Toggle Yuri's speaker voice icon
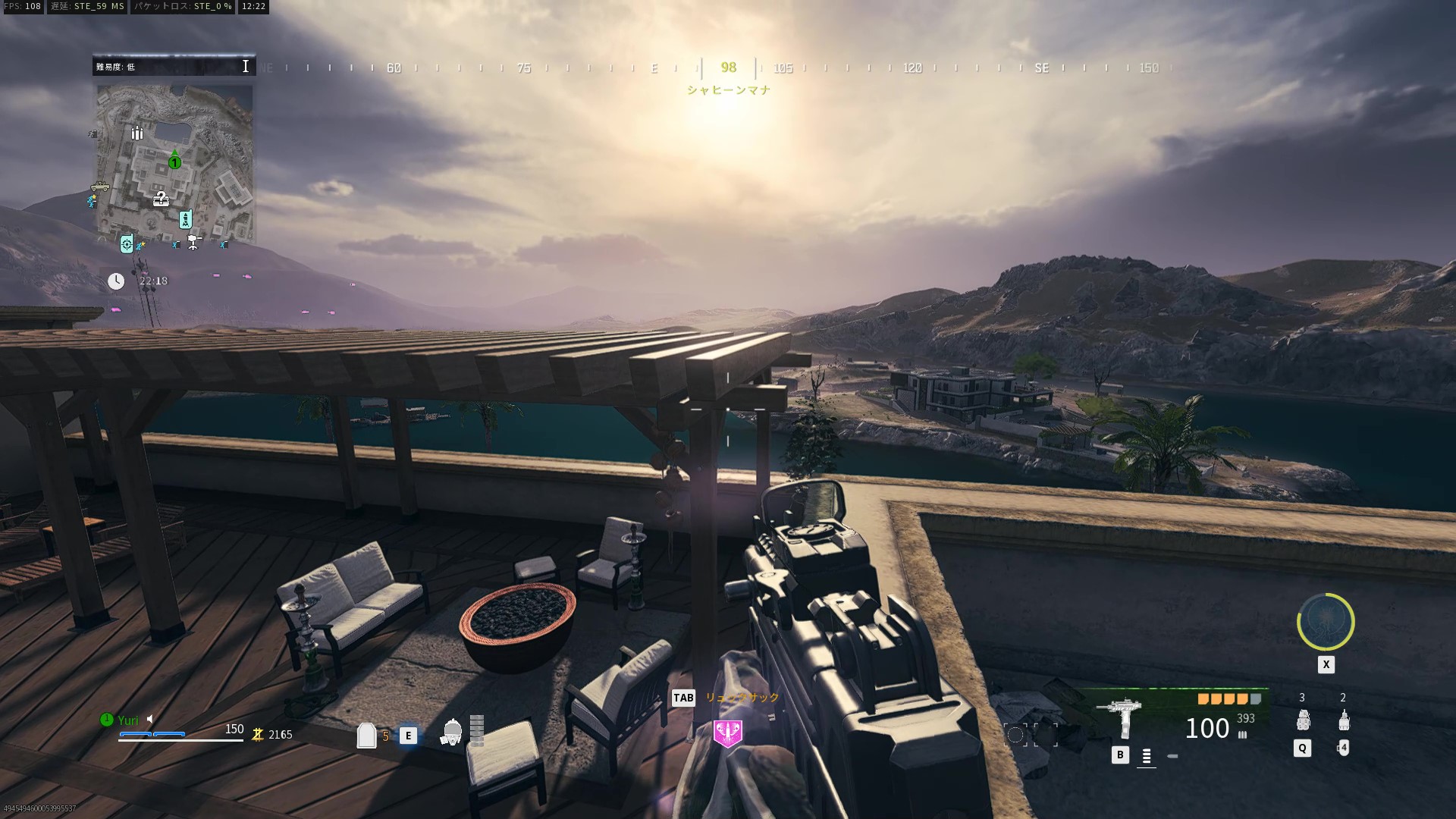 tap(151, 719)
